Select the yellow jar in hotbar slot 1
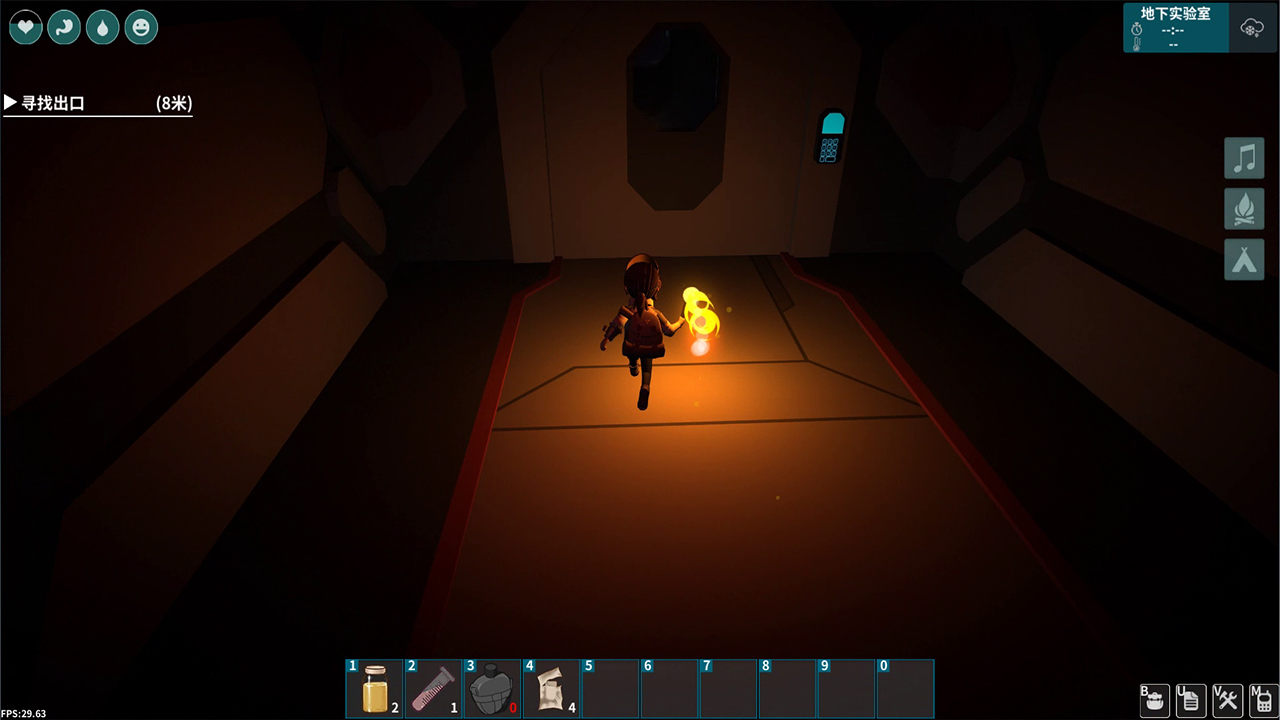The width and height of the screenshot is (1280, 720). (375, 688)
